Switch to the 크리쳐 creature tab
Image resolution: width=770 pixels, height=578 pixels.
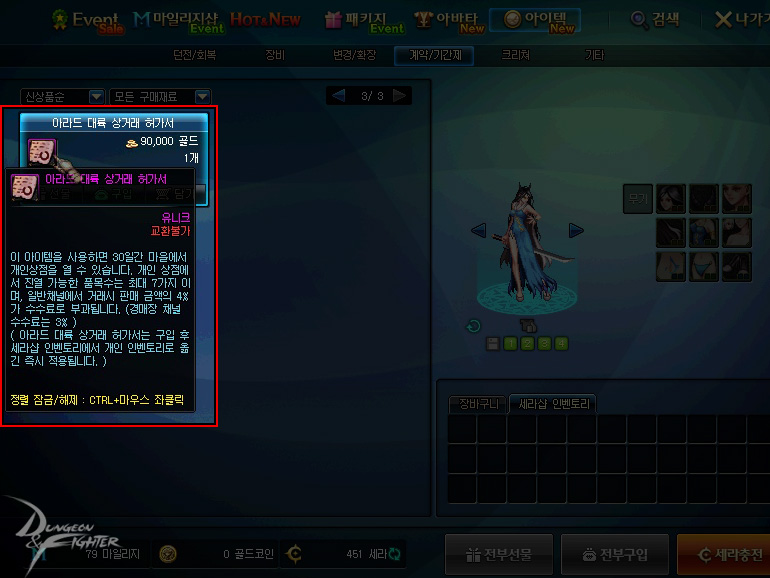tap(515, 56)
